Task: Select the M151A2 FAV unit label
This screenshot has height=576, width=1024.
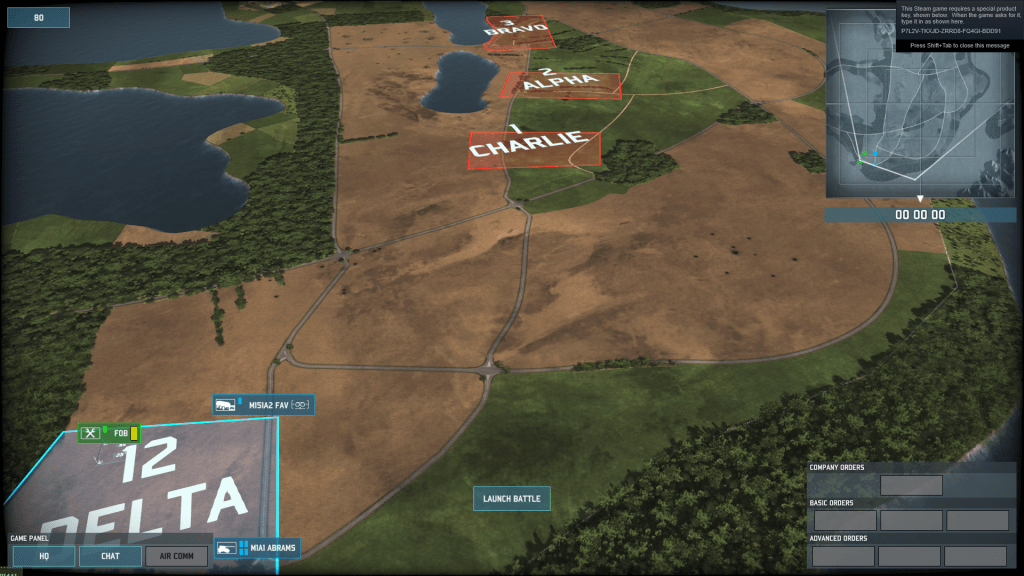Action: pos(263,405)
